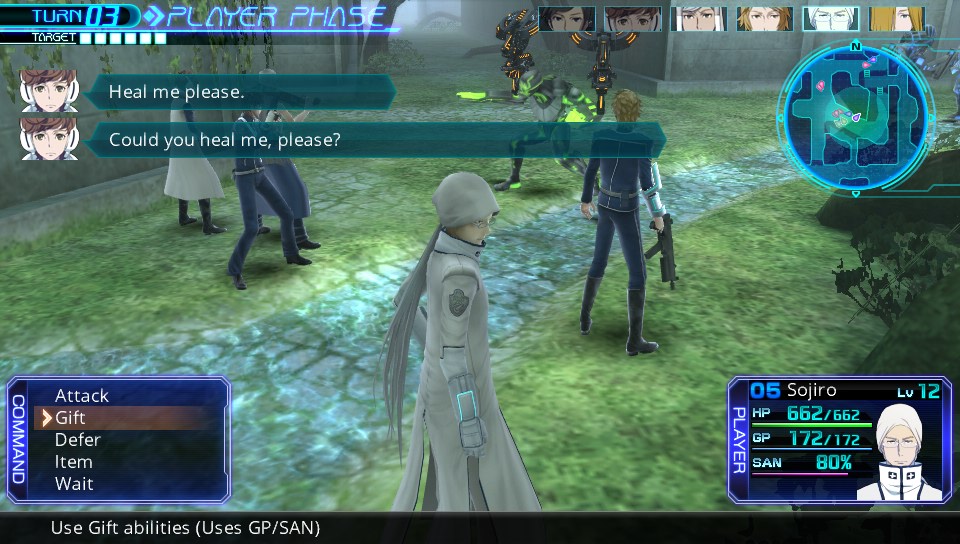960x544 pixels.
Task: Click the dark-haired portrait first in turn order
Action: (567, 19)
